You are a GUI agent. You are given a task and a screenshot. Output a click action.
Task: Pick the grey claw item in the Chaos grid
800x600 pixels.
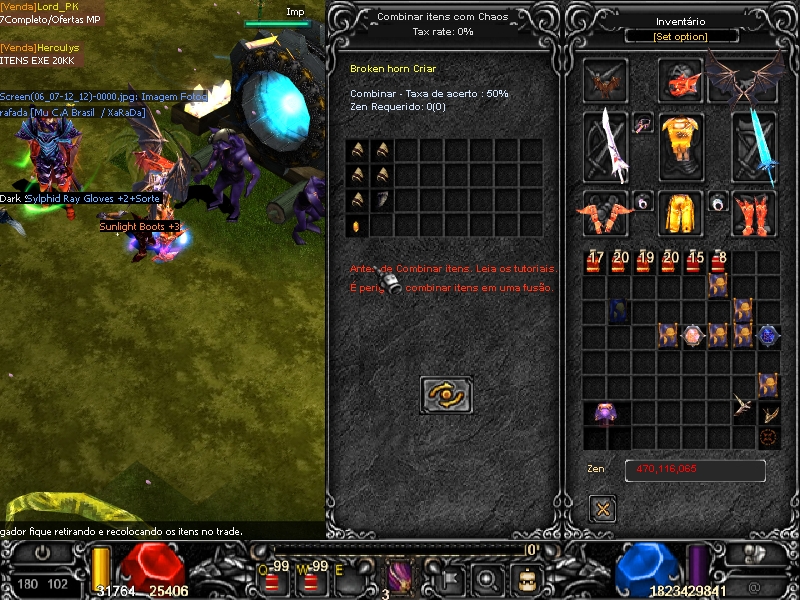tap(384, 200)
